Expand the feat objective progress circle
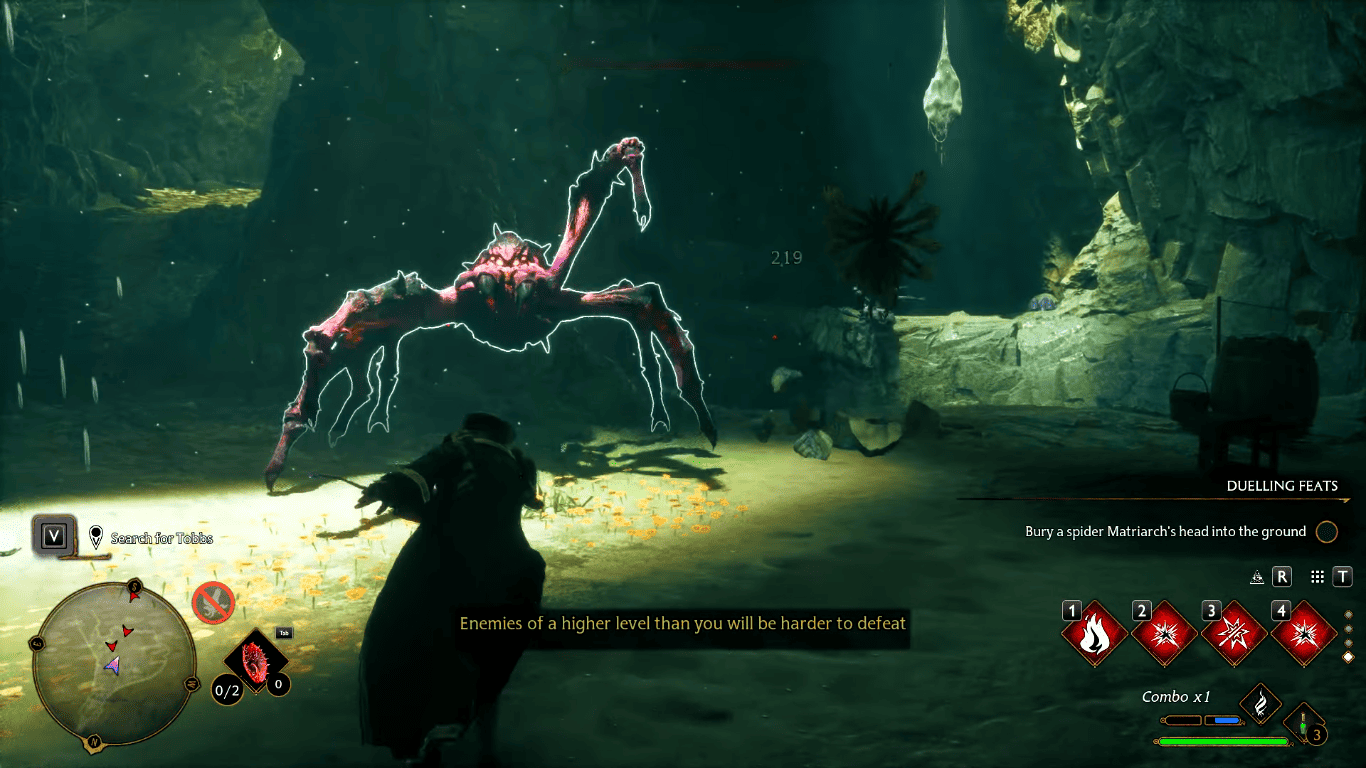Viewport: 1366px width, 768px height. pos(1327,532)
